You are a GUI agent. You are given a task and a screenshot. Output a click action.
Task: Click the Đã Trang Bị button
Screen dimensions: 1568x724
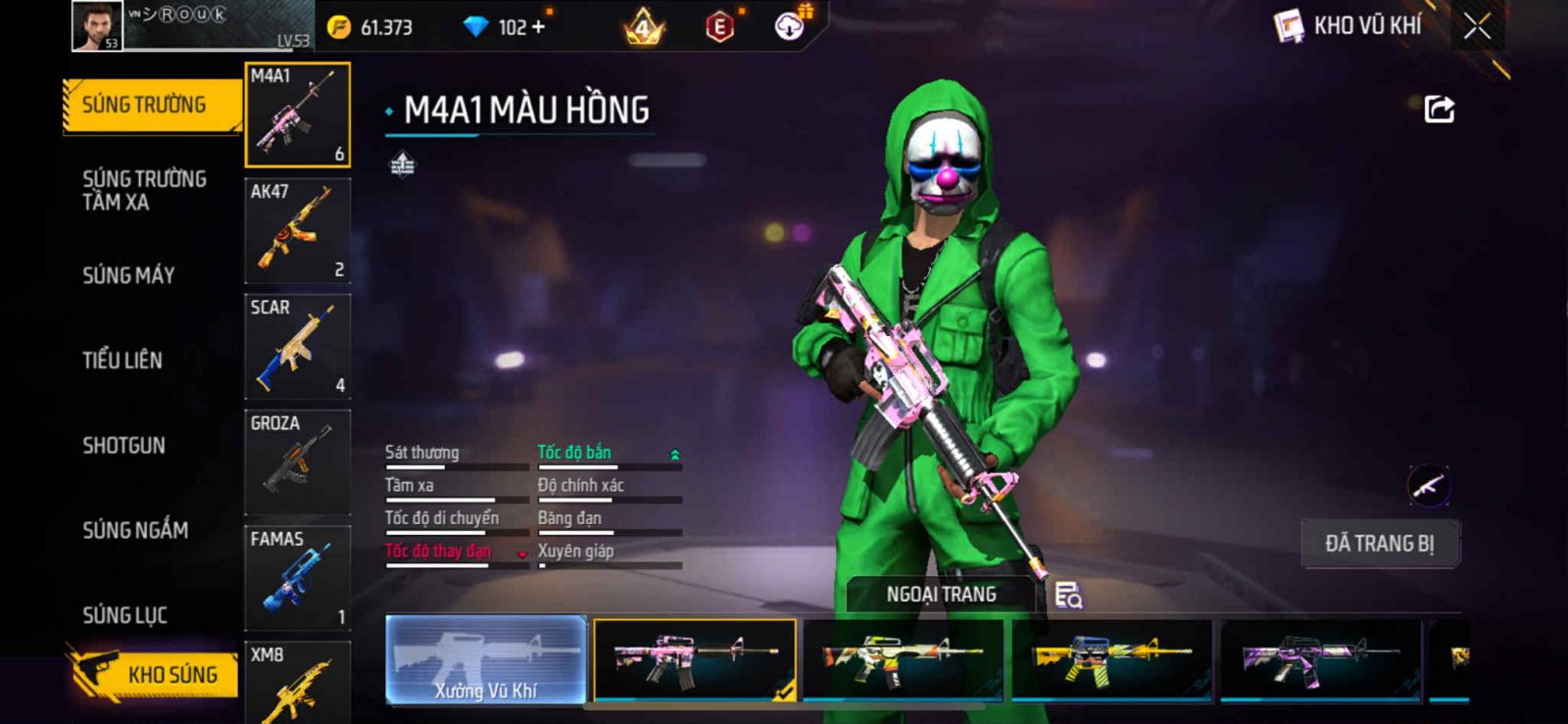click(x=1380, y=544)
